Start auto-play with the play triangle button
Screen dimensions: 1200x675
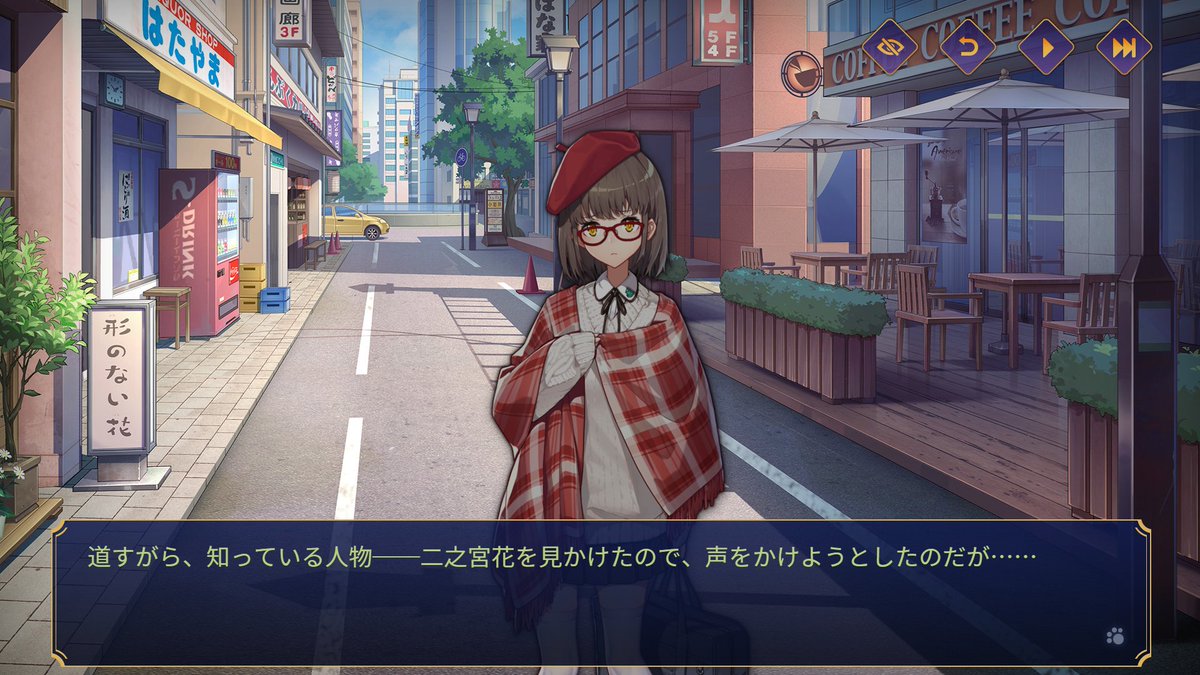[1045, 47]
